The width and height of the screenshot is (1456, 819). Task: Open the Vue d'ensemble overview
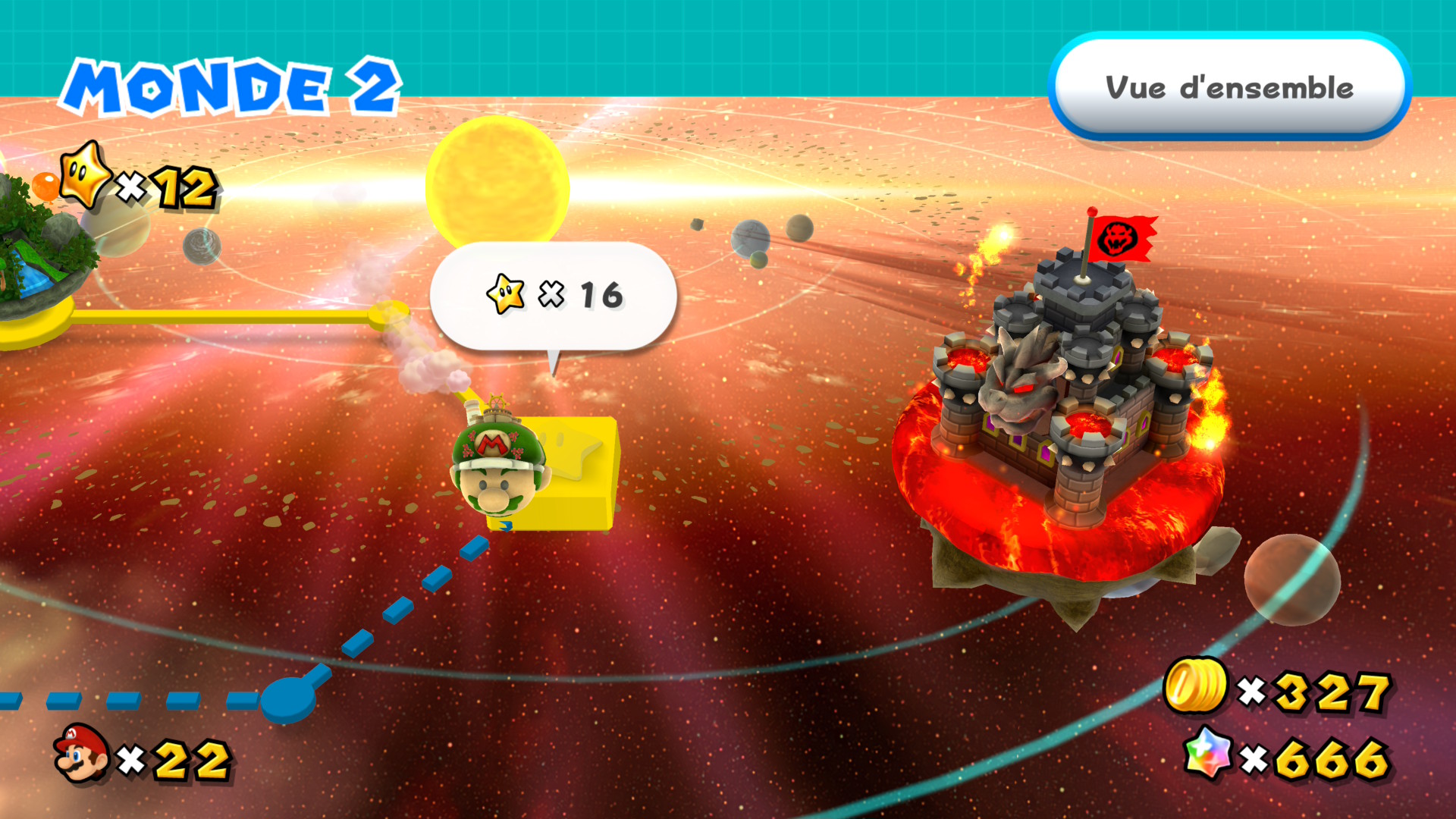pos(1228,87)
